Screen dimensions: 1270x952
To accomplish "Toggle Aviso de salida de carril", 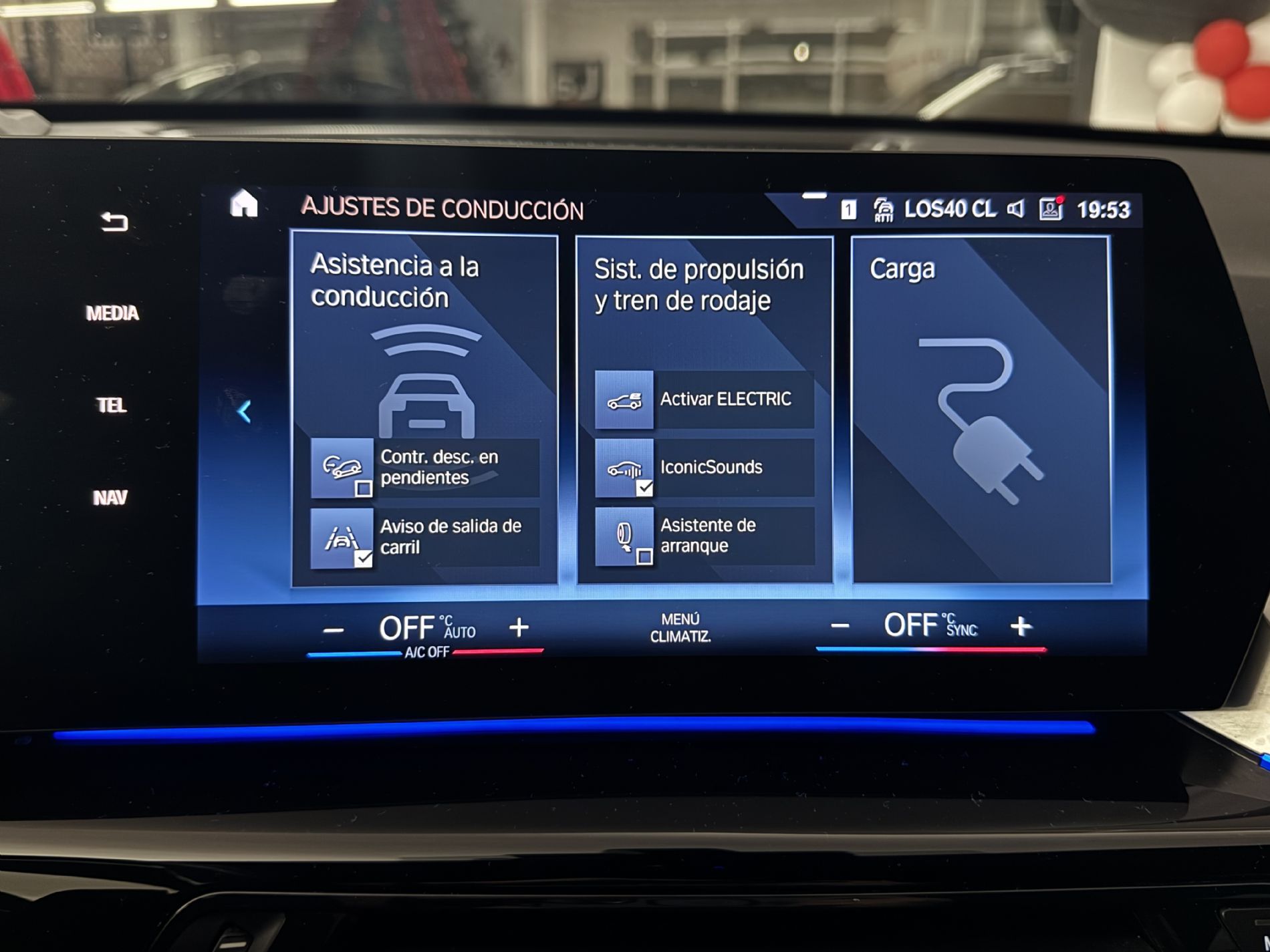I will 425,537.
